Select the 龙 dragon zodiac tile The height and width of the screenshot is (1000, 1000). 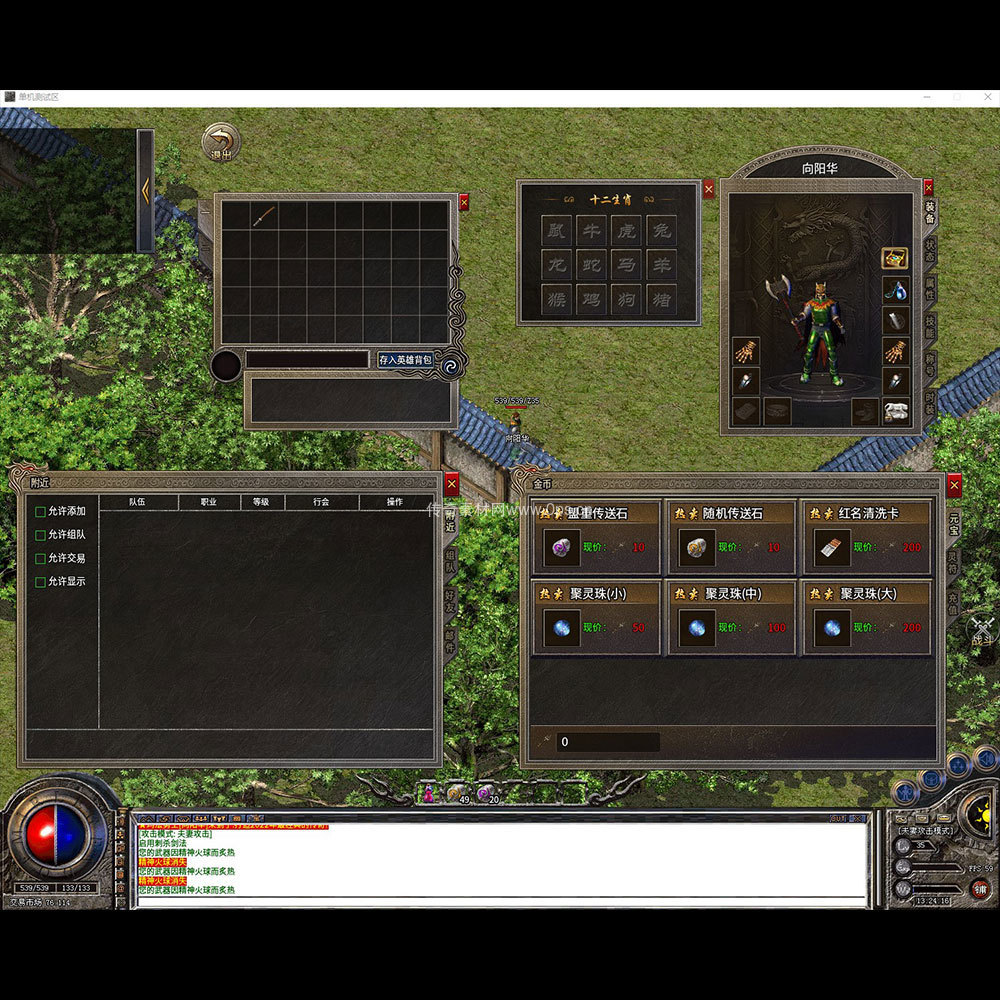click(557, 265)
